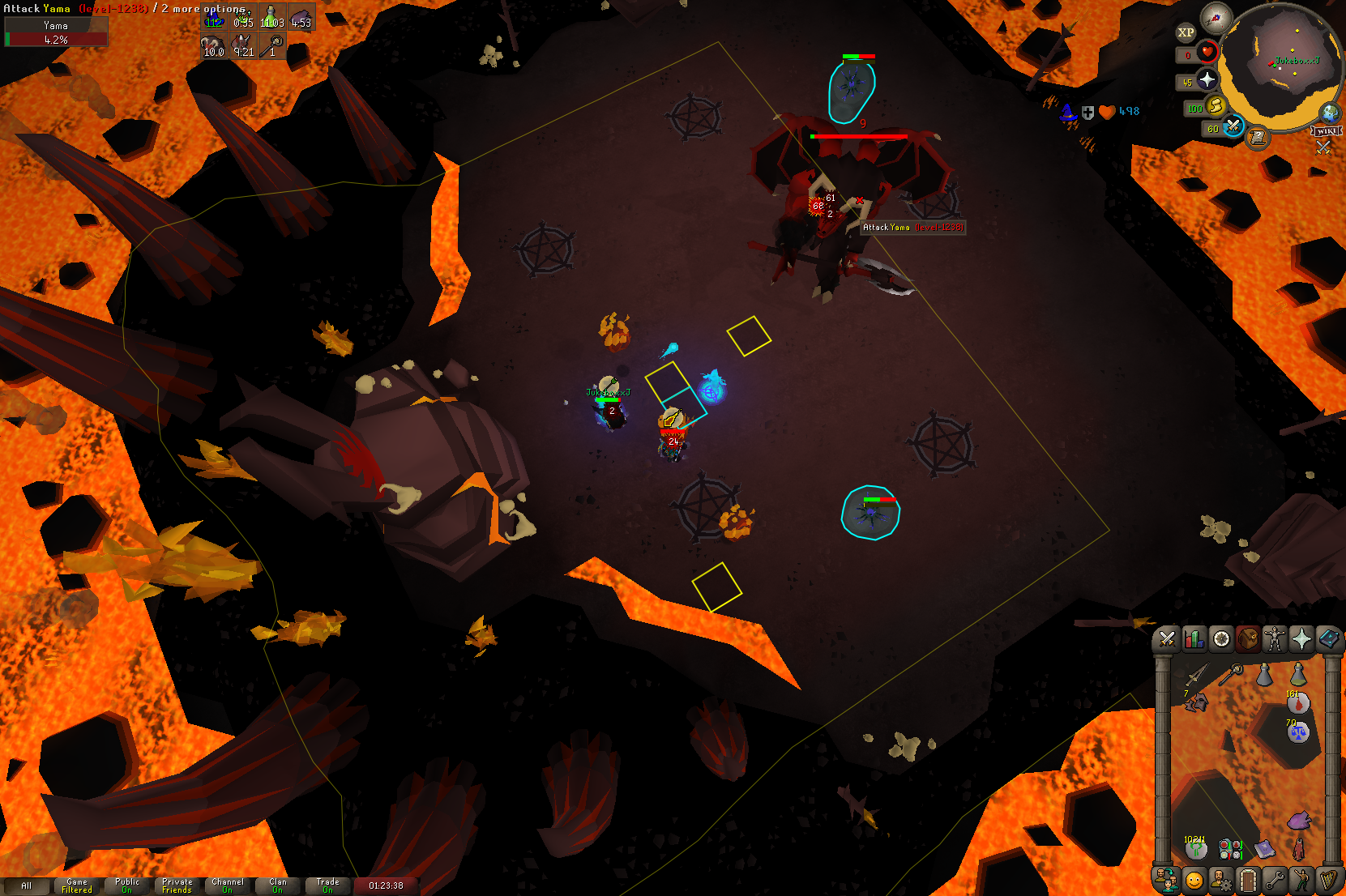Image resolution: width=1346 pixels, height=896 pixels.
Task: Toggle the XP drops button
Action: 1186,32
